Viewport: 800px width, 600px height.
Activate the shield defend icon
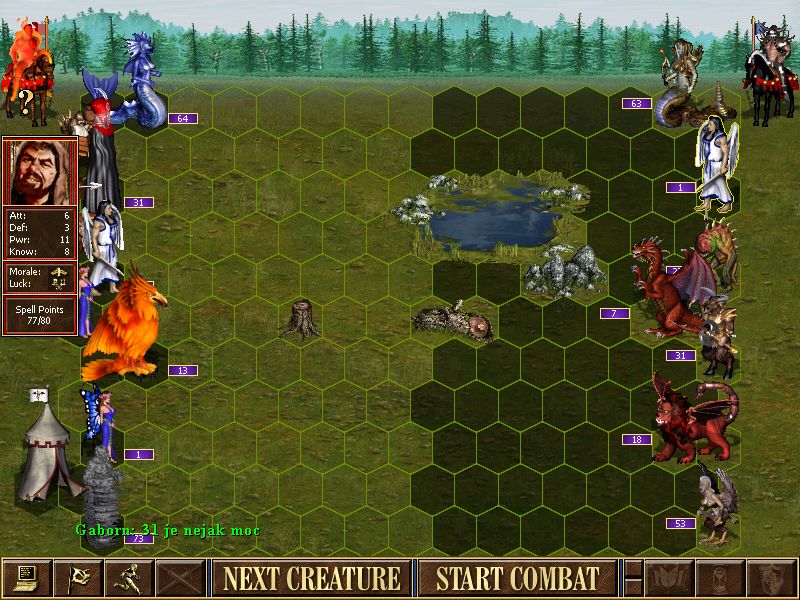pos(771,578)
